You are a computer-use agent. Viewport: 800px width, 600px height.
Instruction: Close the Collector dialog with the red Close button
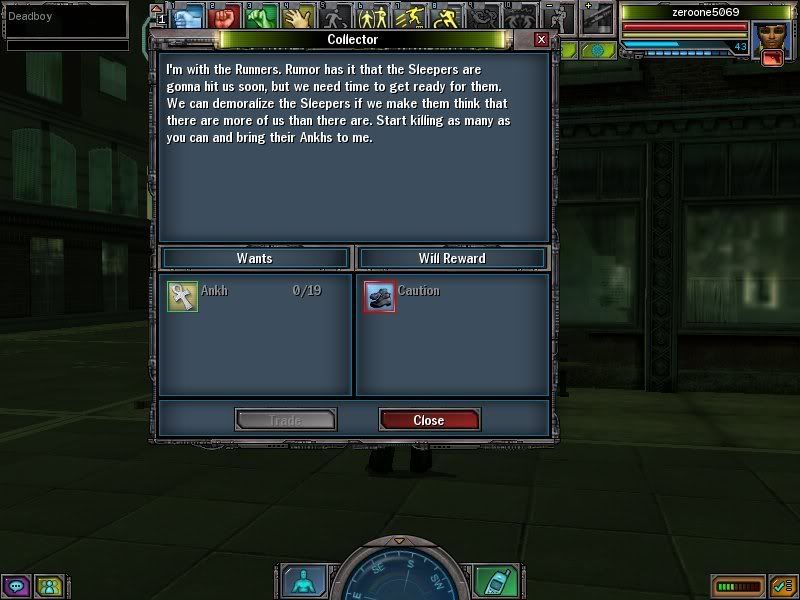click(x=429, y=420)
